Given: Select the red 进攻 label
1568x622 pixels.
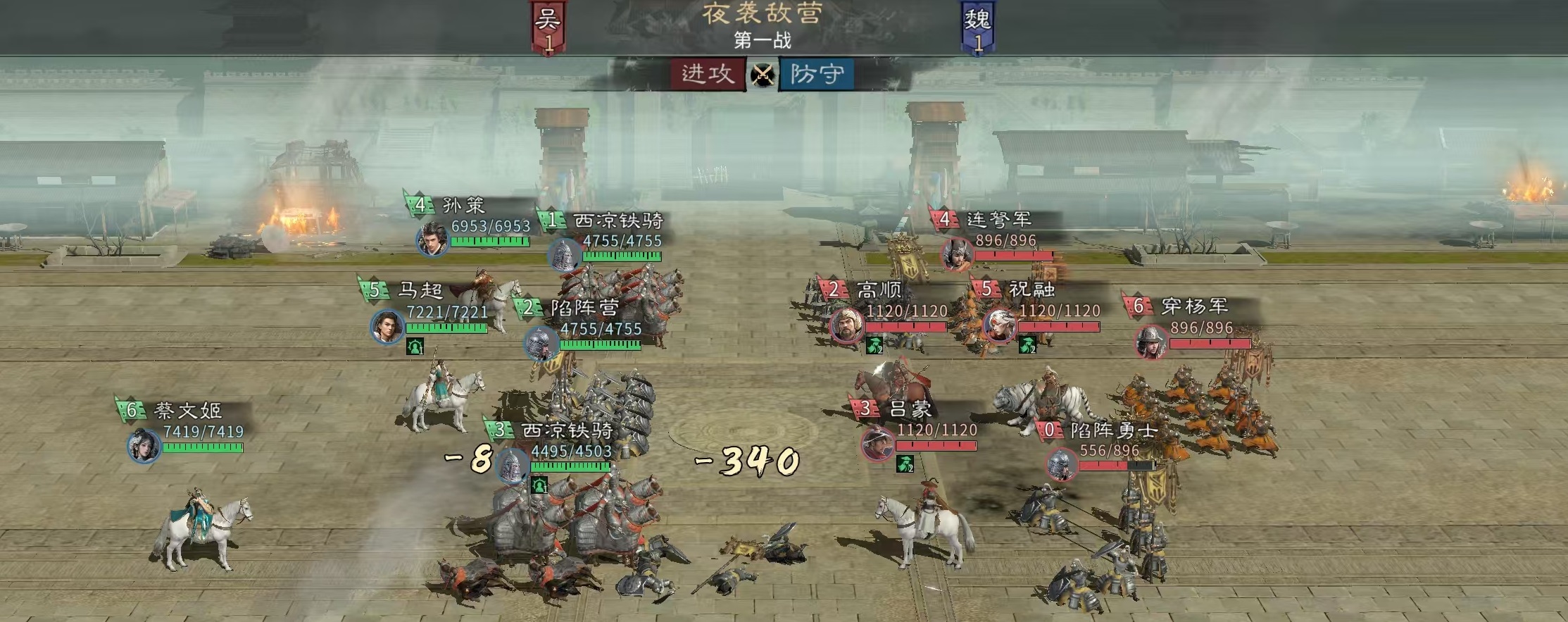Looking at the screenshot, I should pyautogui.click(x=708, y=74).
